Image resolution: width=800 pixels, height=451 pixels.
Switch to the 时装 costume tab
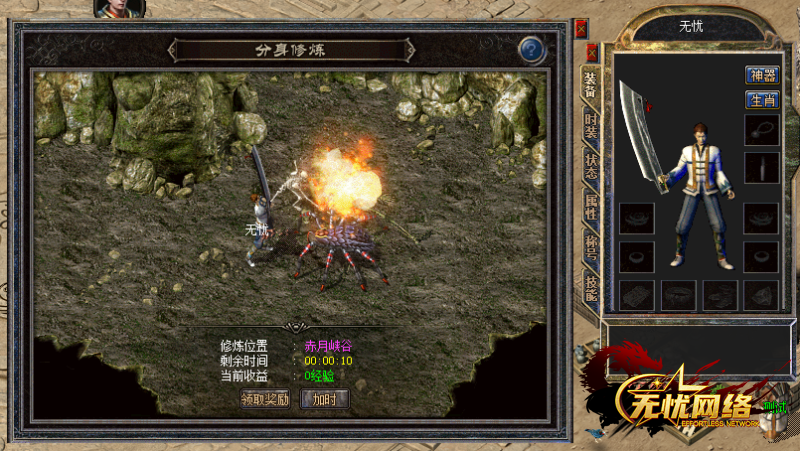point(591,125)
